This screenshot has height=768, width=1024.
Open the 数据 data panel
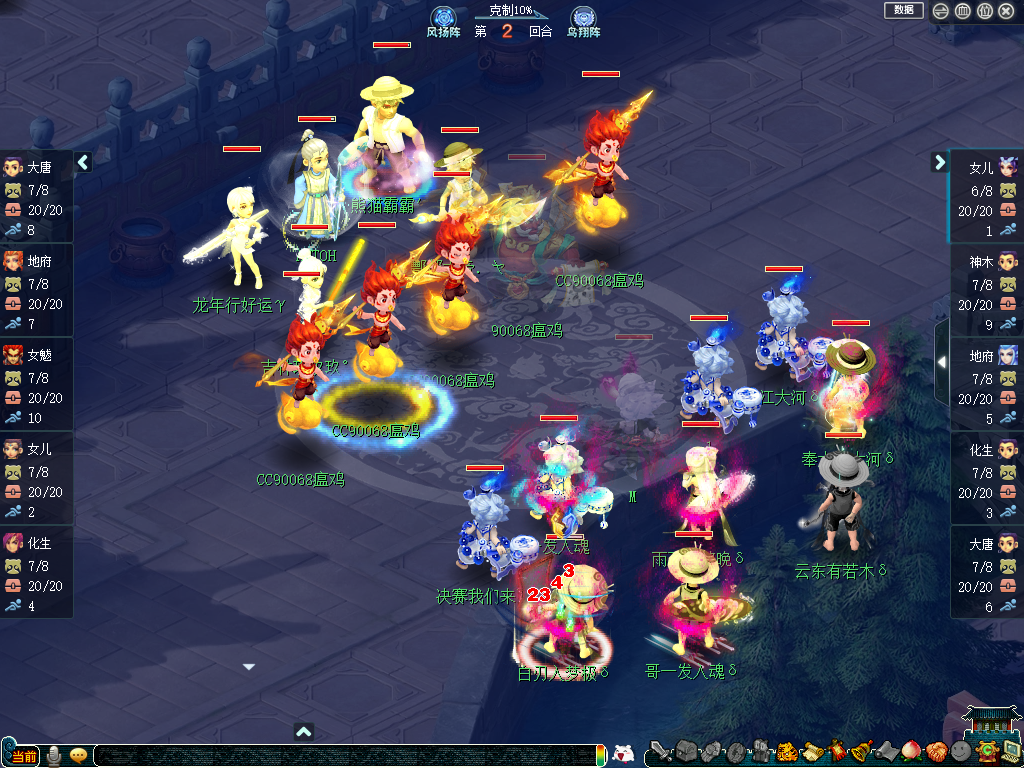click(x=903, y=10)
